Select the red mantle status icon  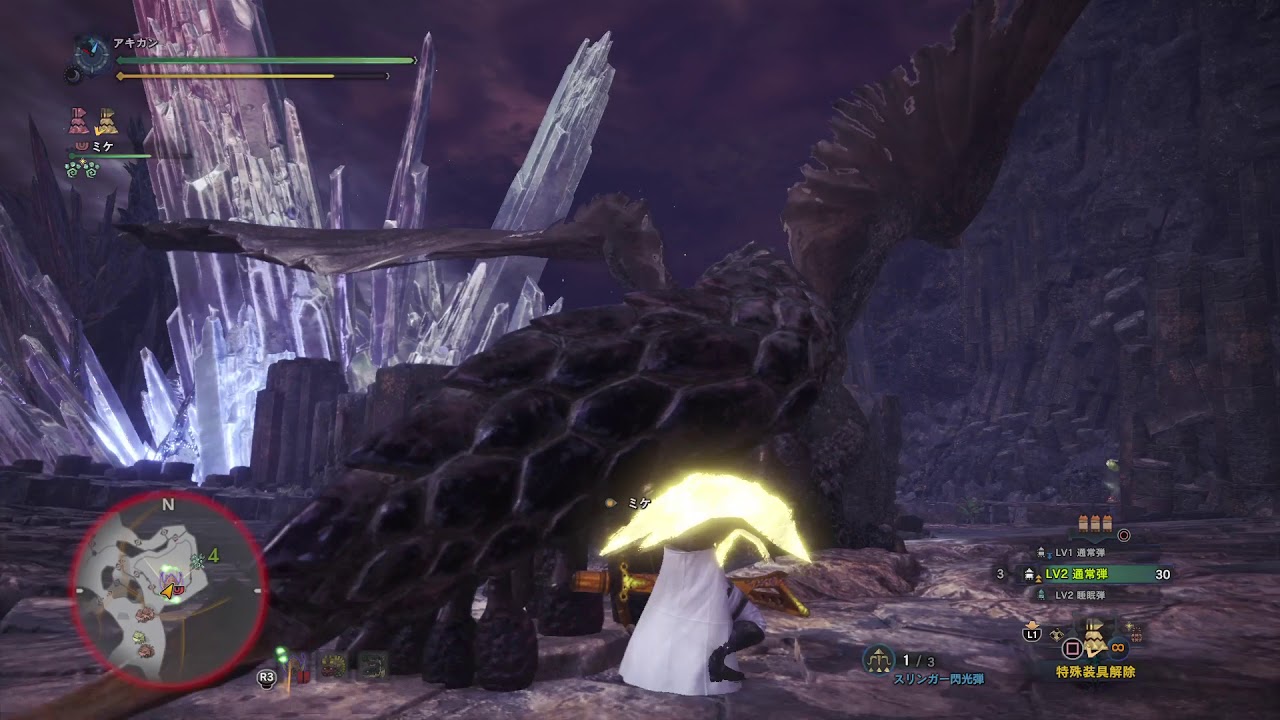point(79,123)
